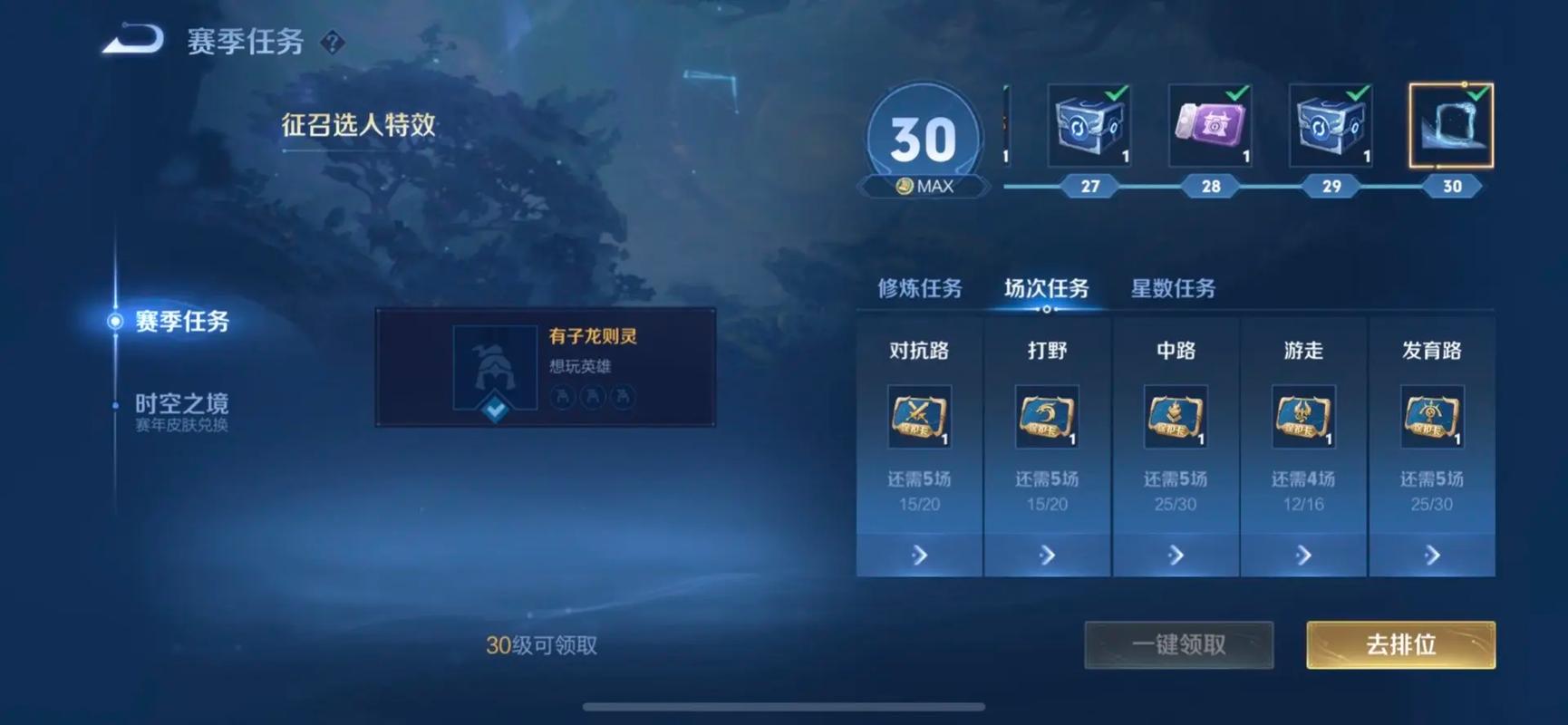
Task: Expand the 发育路 task details chevron
Action: [1433, 554]
